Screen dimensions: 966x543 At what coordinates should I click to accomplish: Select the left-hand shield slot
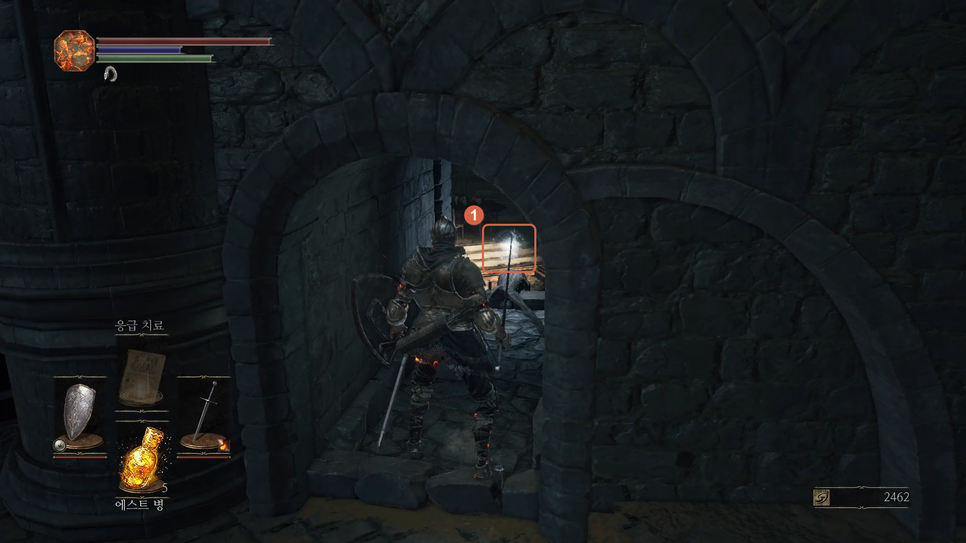tap(80, 415)
